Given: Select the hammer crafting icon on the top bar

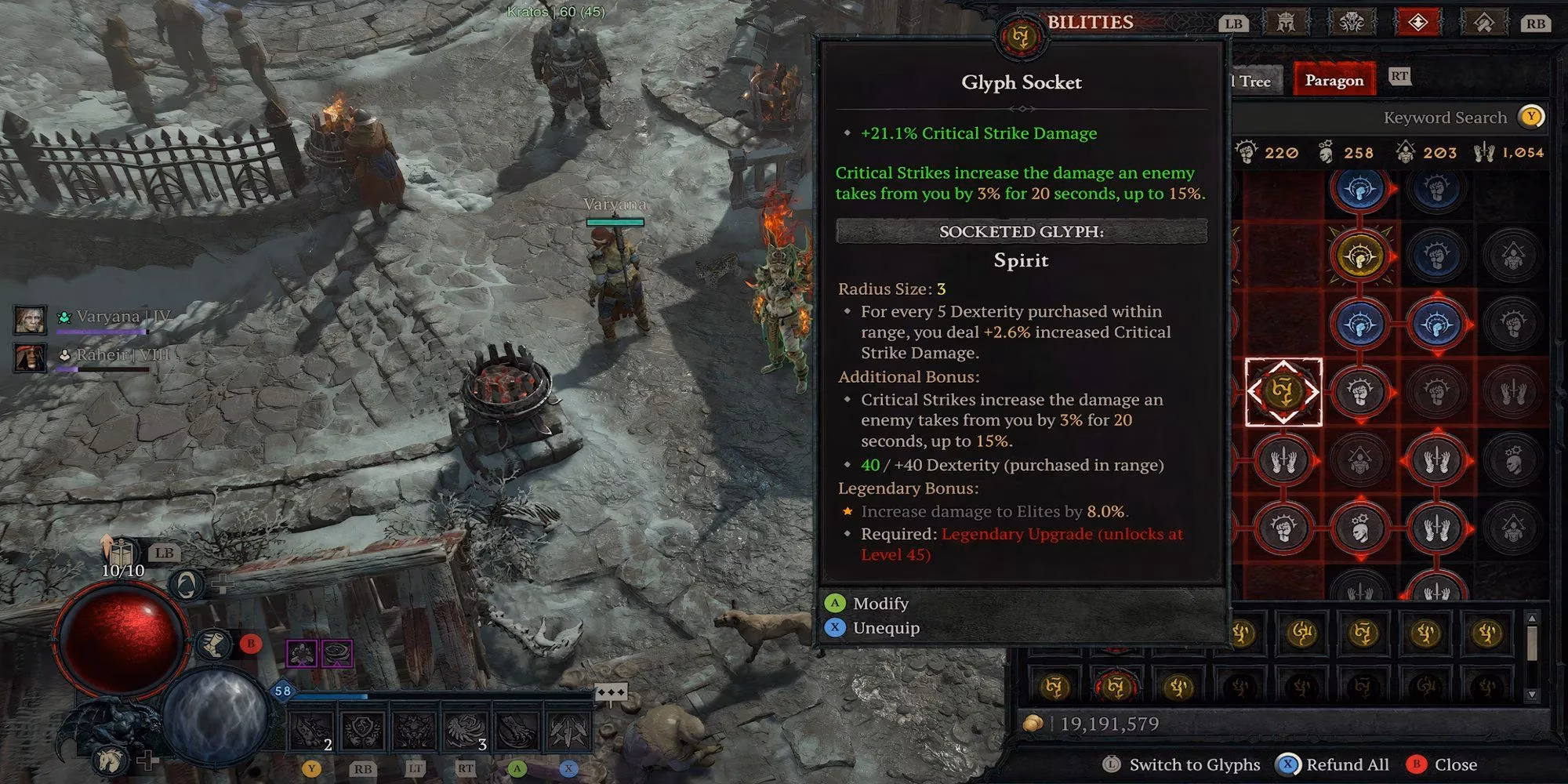Looking at the screenshot, I should (x=1483, y=22).
